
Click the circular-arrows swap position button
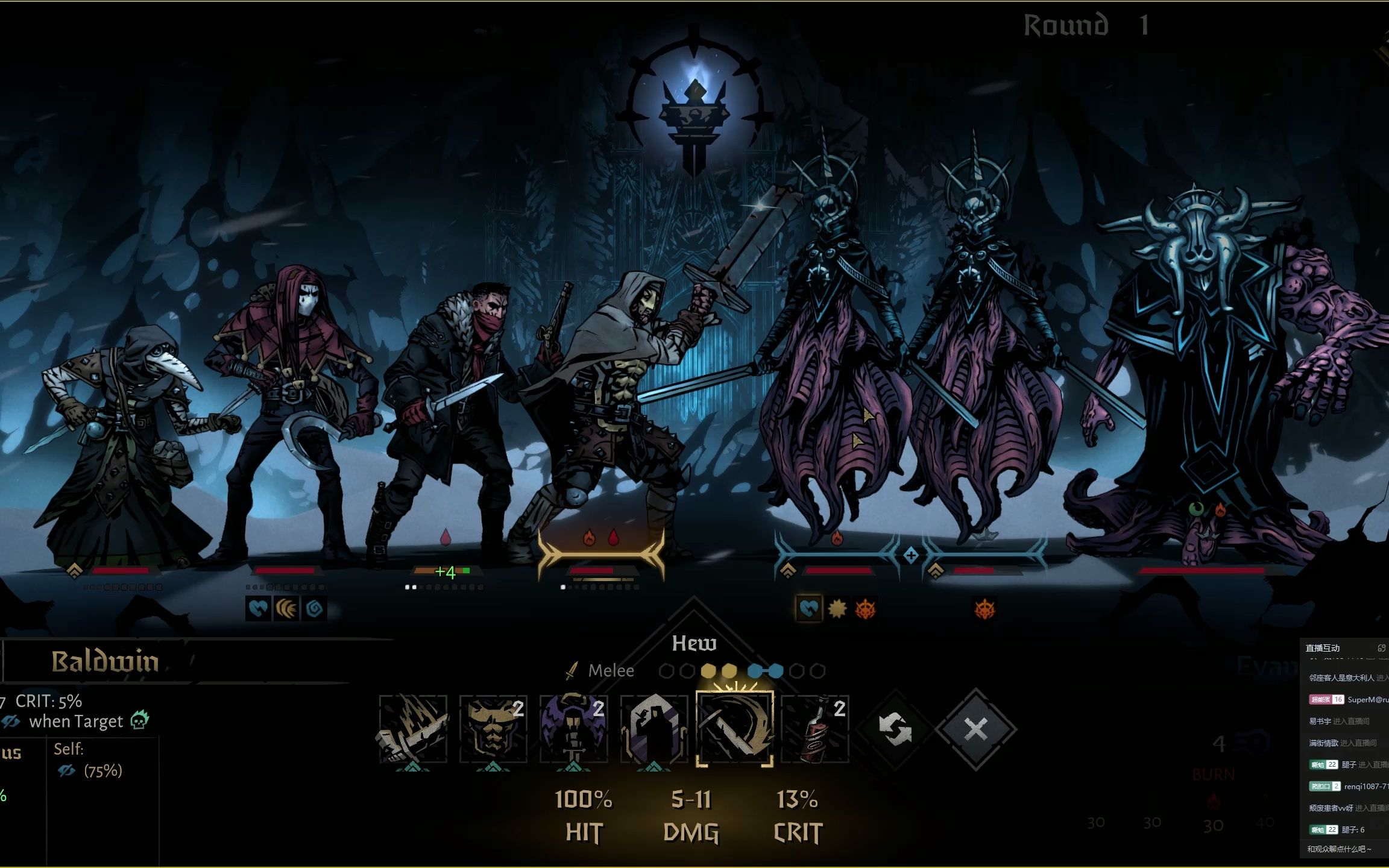(x=895, y=728)
